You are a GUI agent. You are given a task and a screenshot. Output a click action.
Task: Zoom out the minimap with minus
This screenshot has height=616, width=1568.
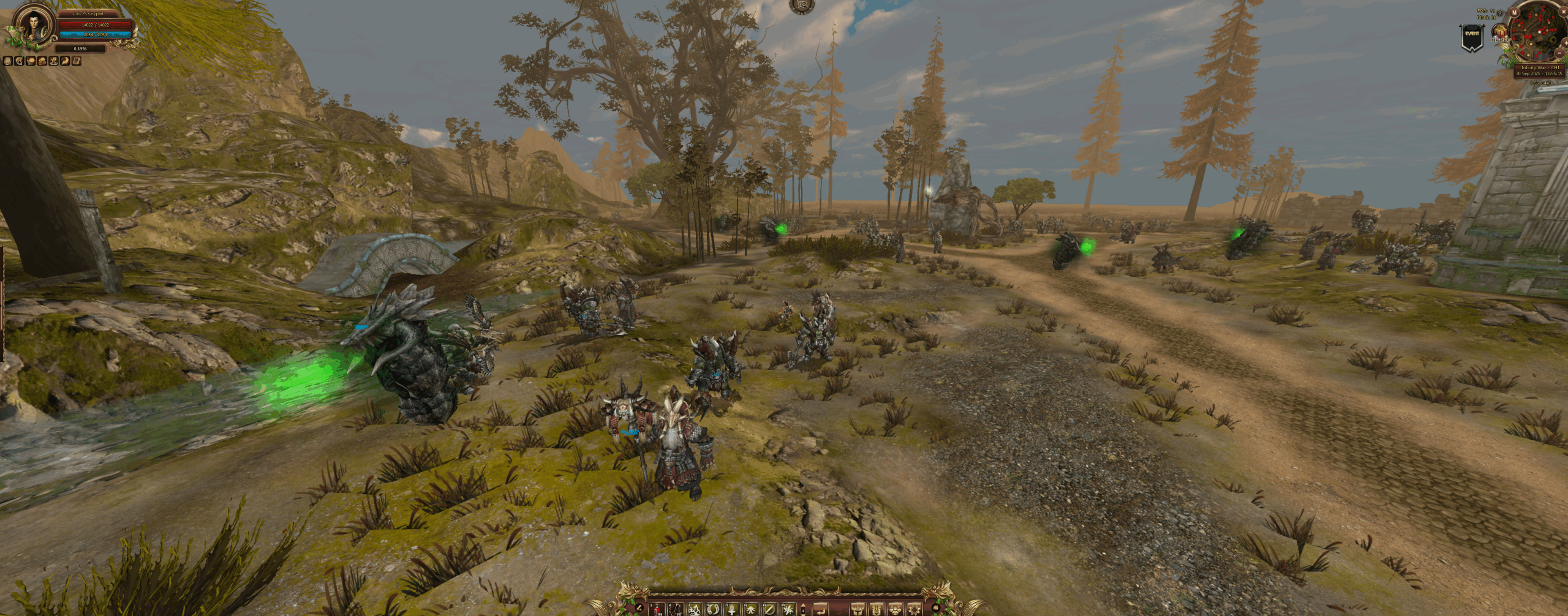coord(1559,53)
